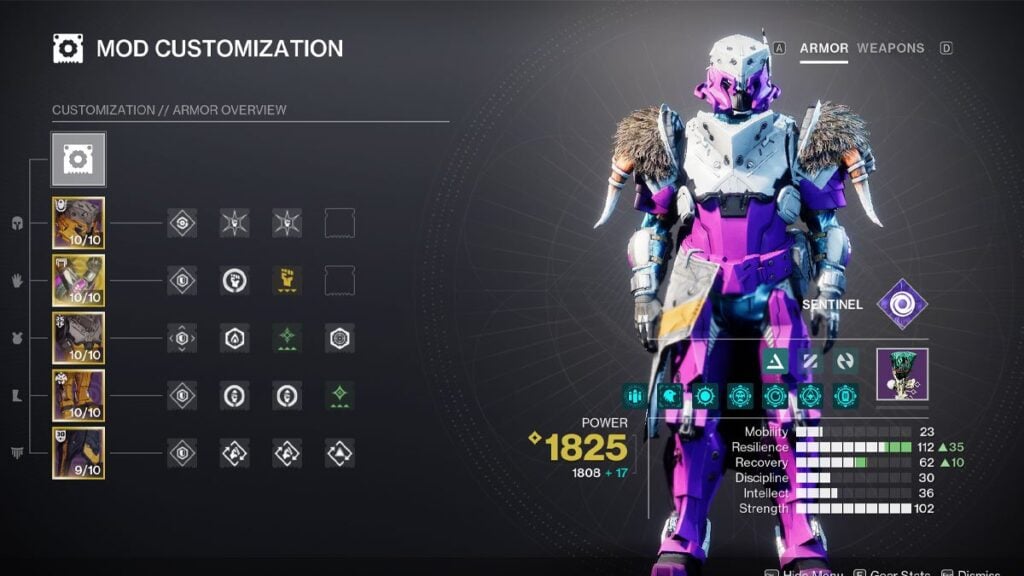Screen dimensions: 1024x576
Task: Choose the chest armor slot
Action: (x=78, y=338)
